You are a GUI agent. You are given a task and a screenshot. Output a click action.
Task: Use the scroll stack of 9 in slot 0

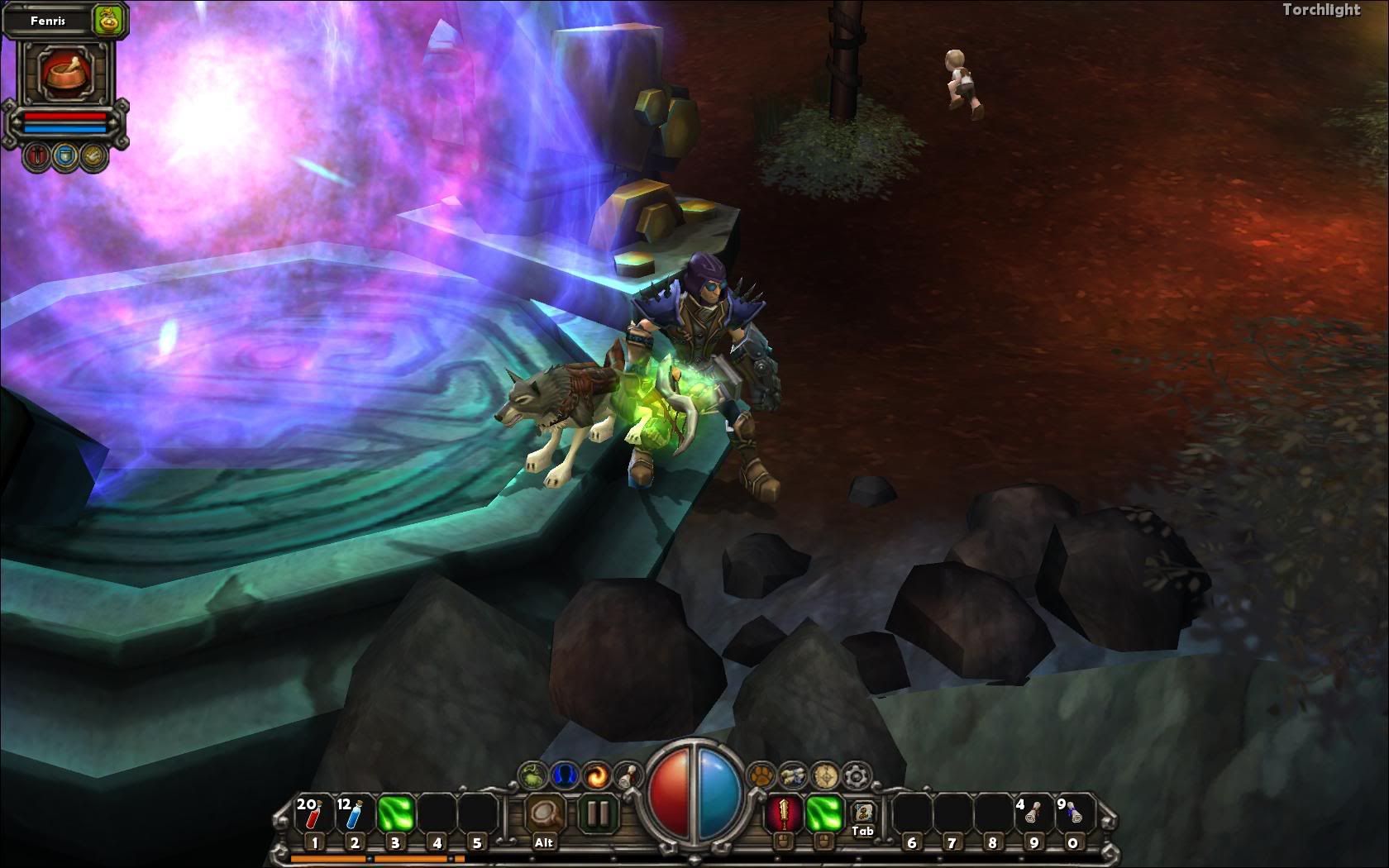point(1072,814)
